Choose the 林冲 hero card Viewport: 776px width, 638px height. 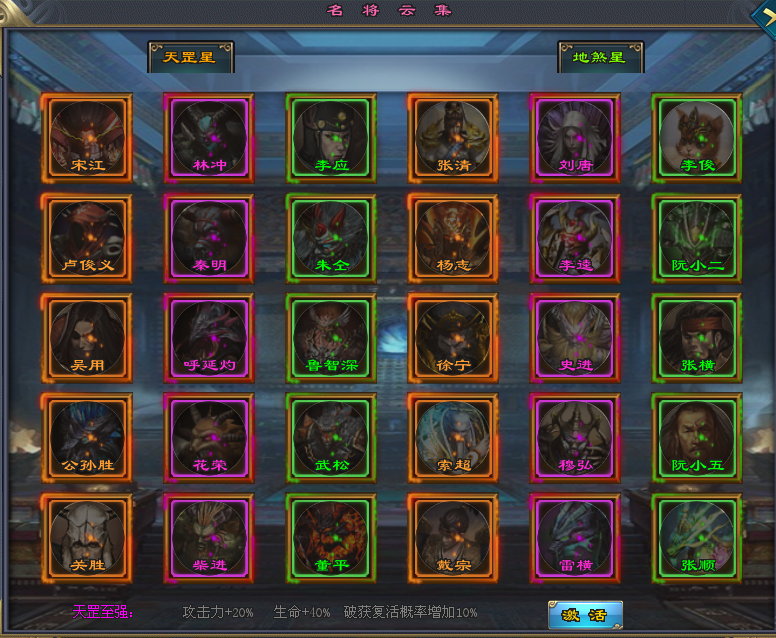click(210, 138)
